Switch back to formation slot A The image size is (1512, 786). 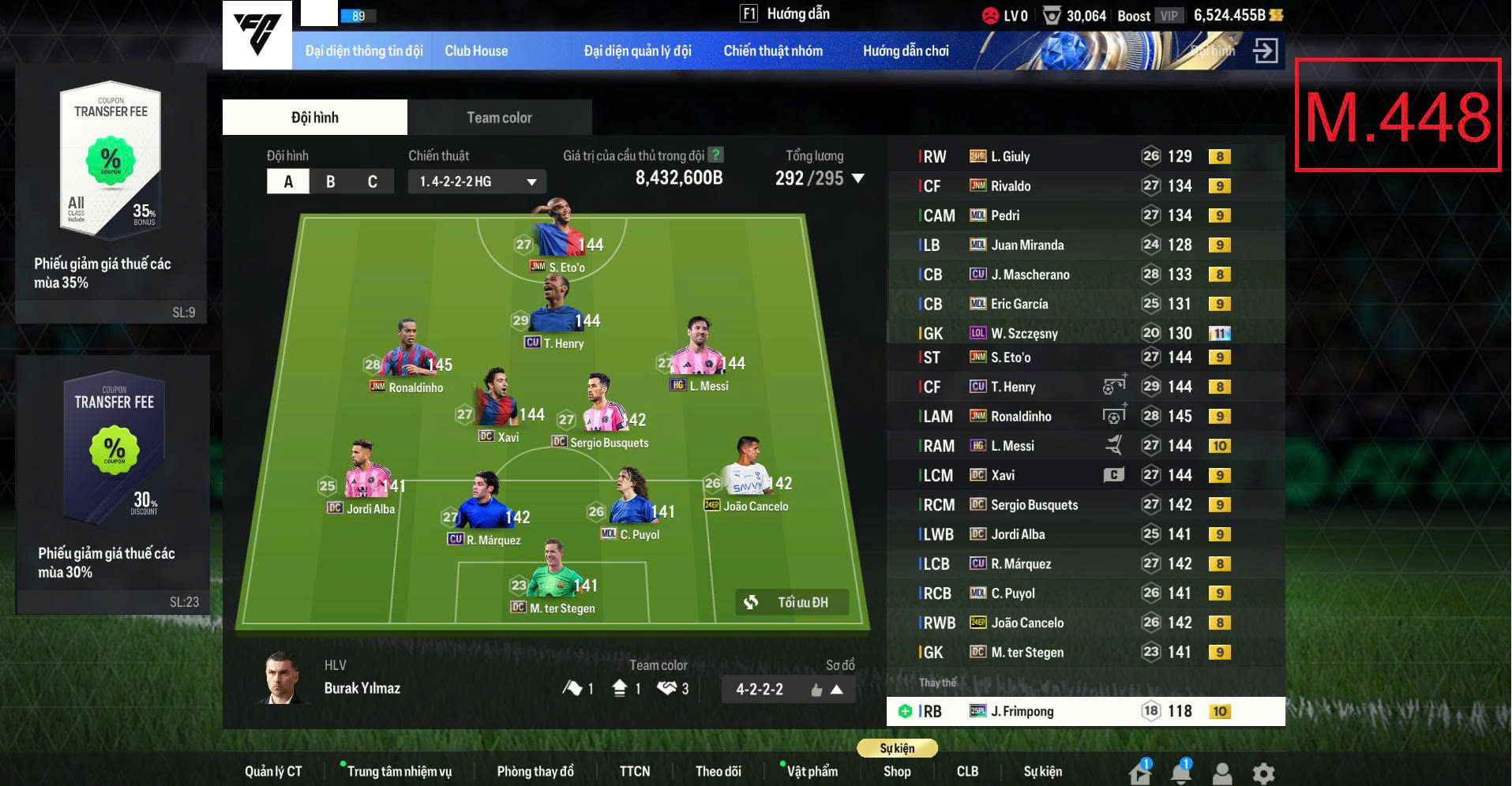(x=287, y=181)
